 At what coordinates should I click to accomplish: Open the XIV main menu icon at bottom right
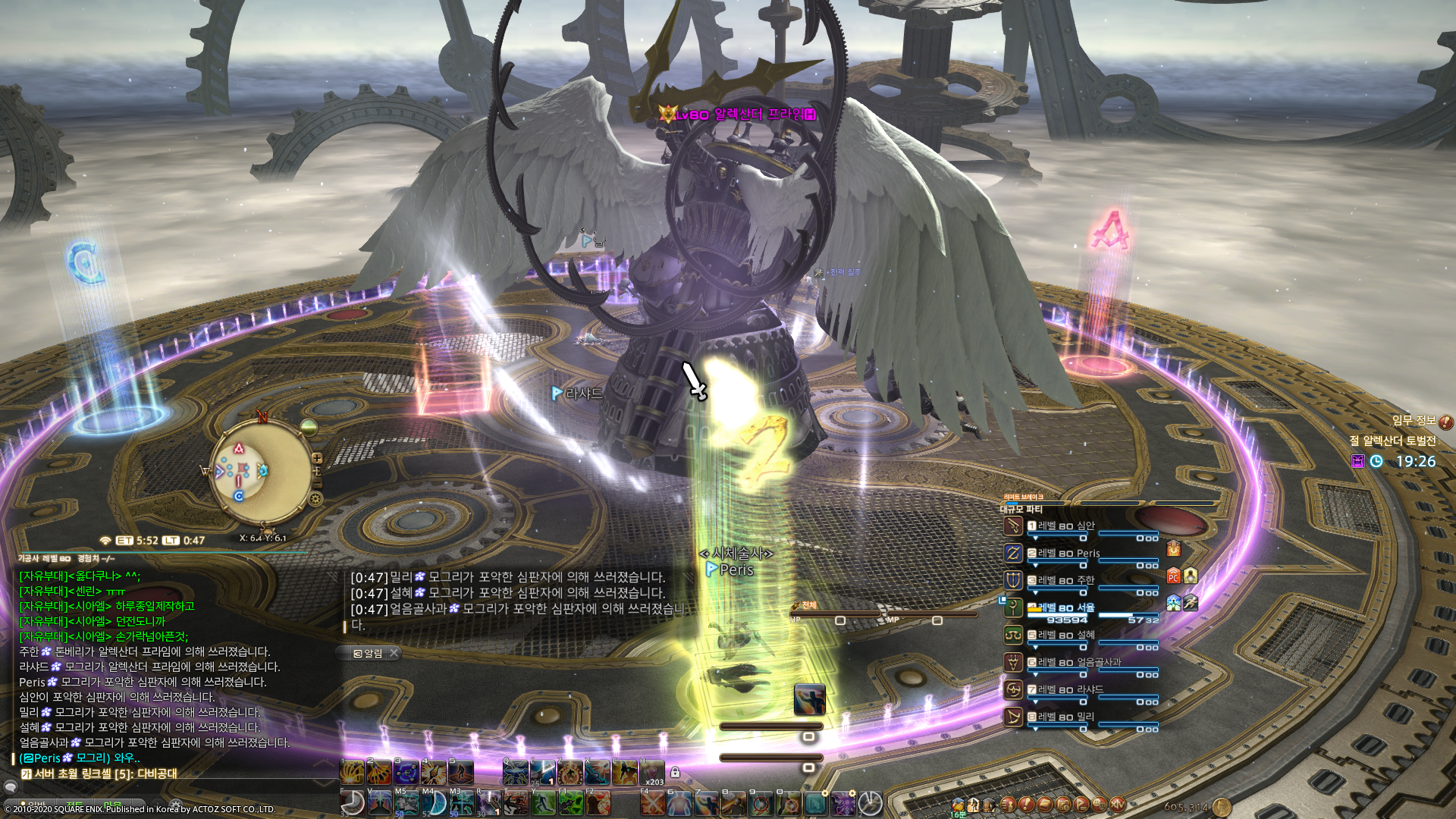coord(1118,805)
